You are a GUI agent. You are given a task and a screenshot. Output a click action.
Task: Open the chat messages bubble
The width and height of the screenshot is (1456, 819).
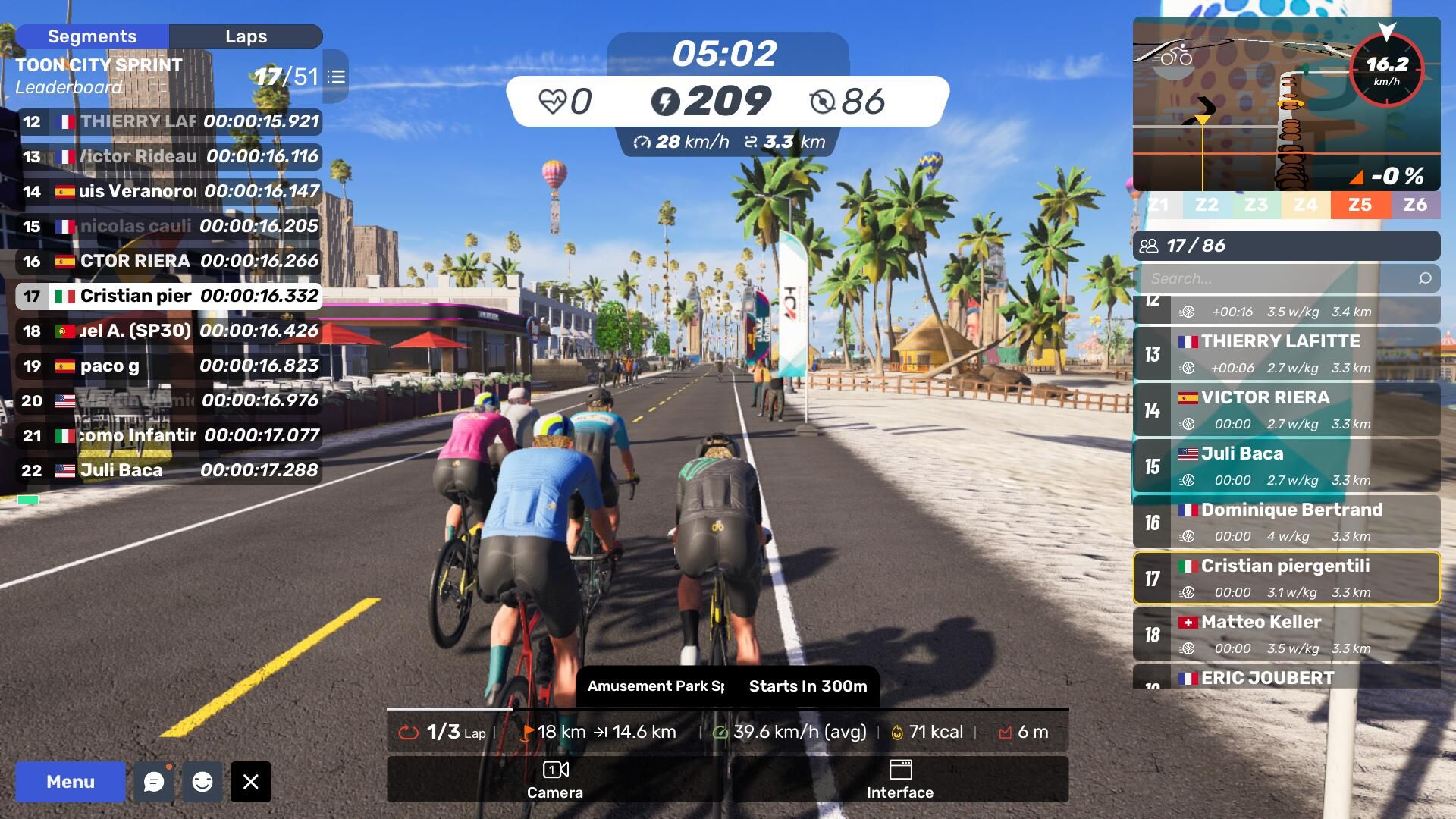pyautogui.click(x=154, y=782)
